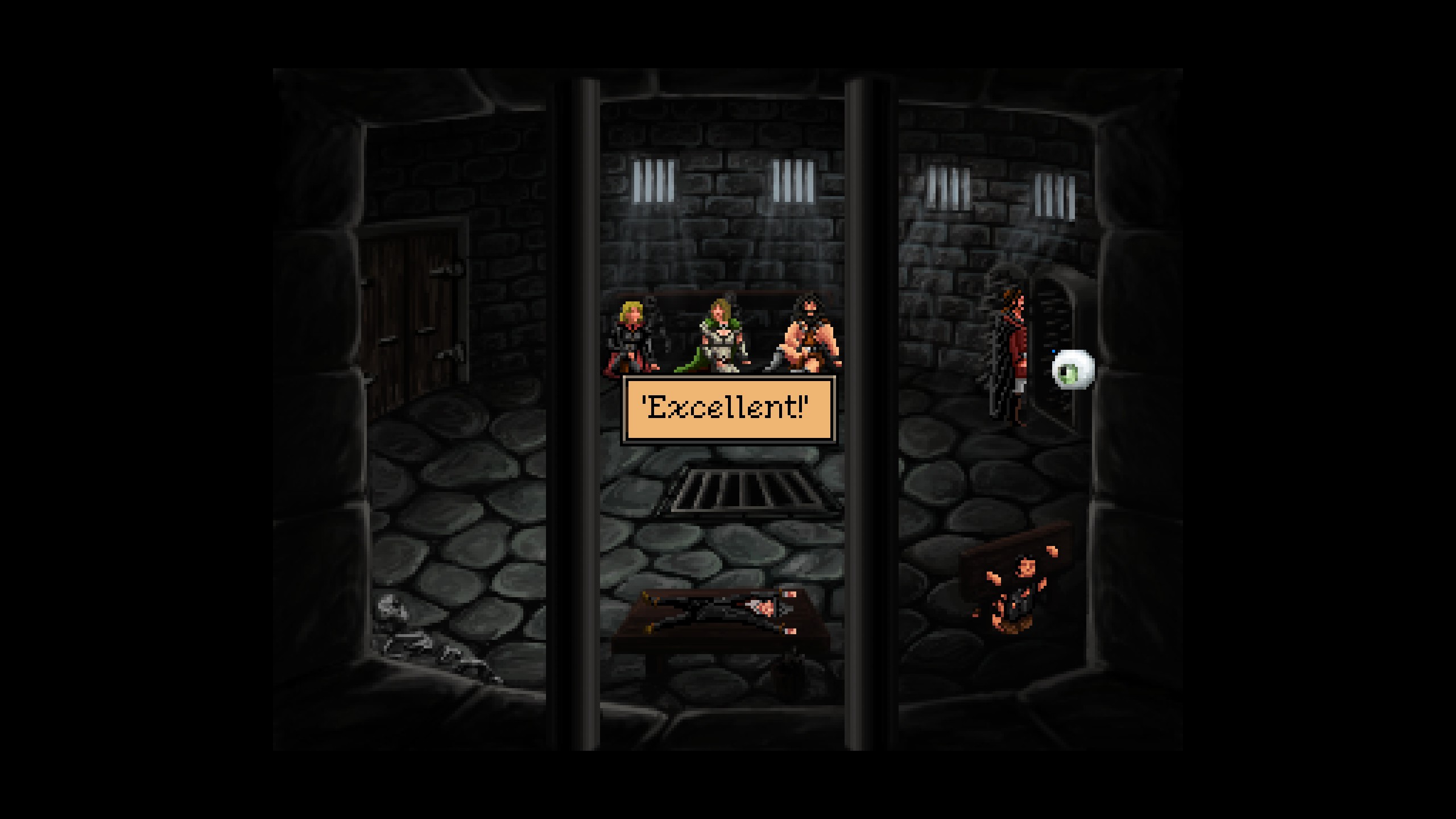Dismiss the 'Excellent!' dialogue box
Viewport: 1456px width, 819px height.
pyautogui.click(x=728, y=409)
